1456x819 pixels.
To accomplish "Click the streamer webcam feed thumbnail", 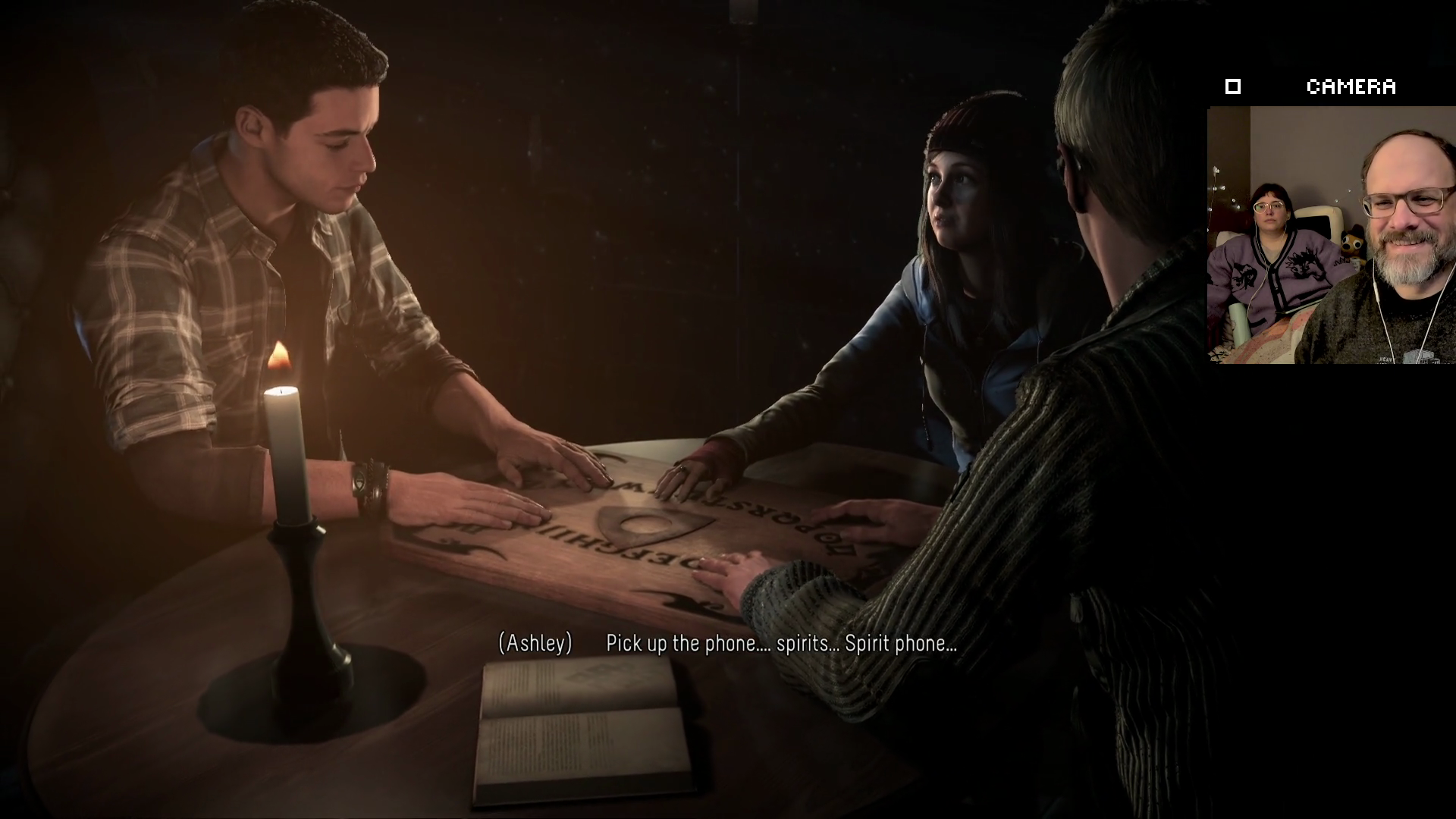I will (x=1331, y=235).
